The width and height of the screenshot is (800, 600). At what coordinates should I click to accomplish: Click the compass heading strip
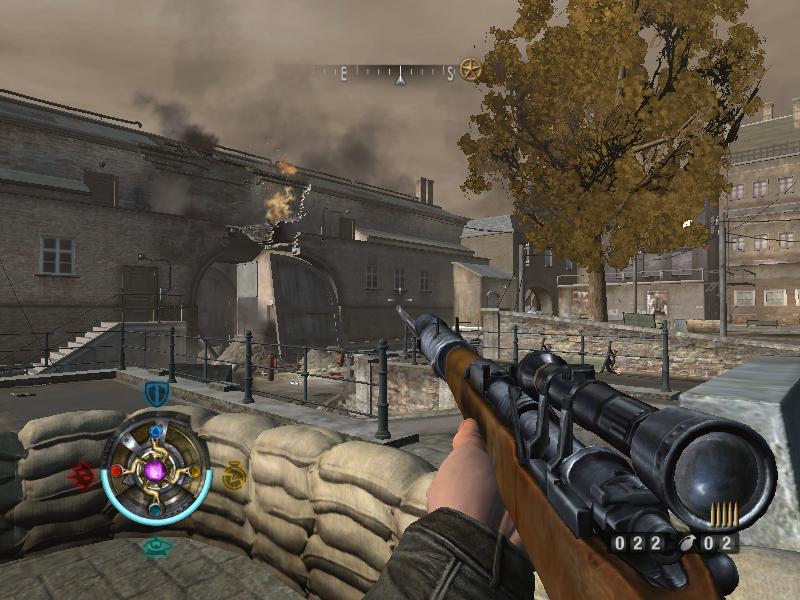point(390,72)
